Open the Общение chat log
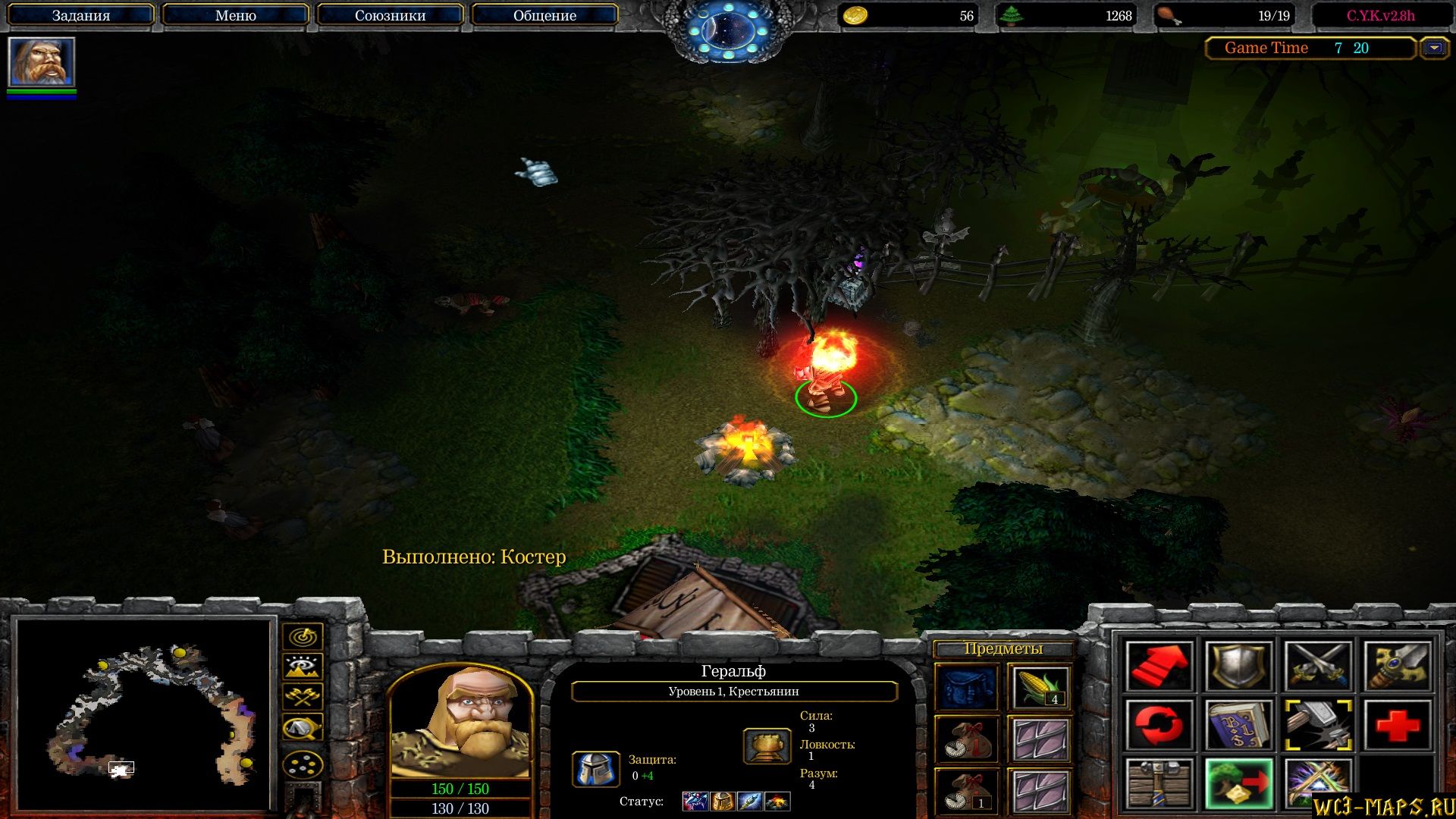 click(x=544, y=15)
